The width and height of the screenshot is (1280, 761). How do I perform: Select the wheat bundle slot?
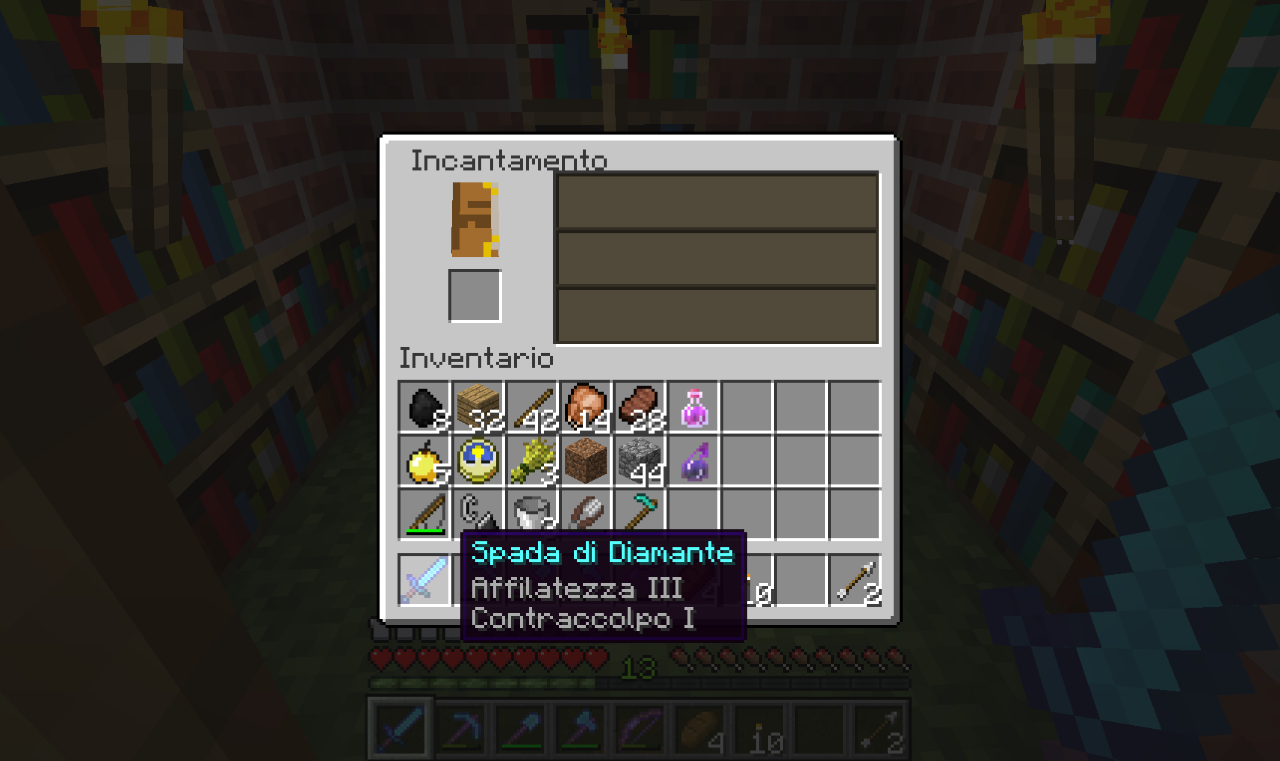533,461
